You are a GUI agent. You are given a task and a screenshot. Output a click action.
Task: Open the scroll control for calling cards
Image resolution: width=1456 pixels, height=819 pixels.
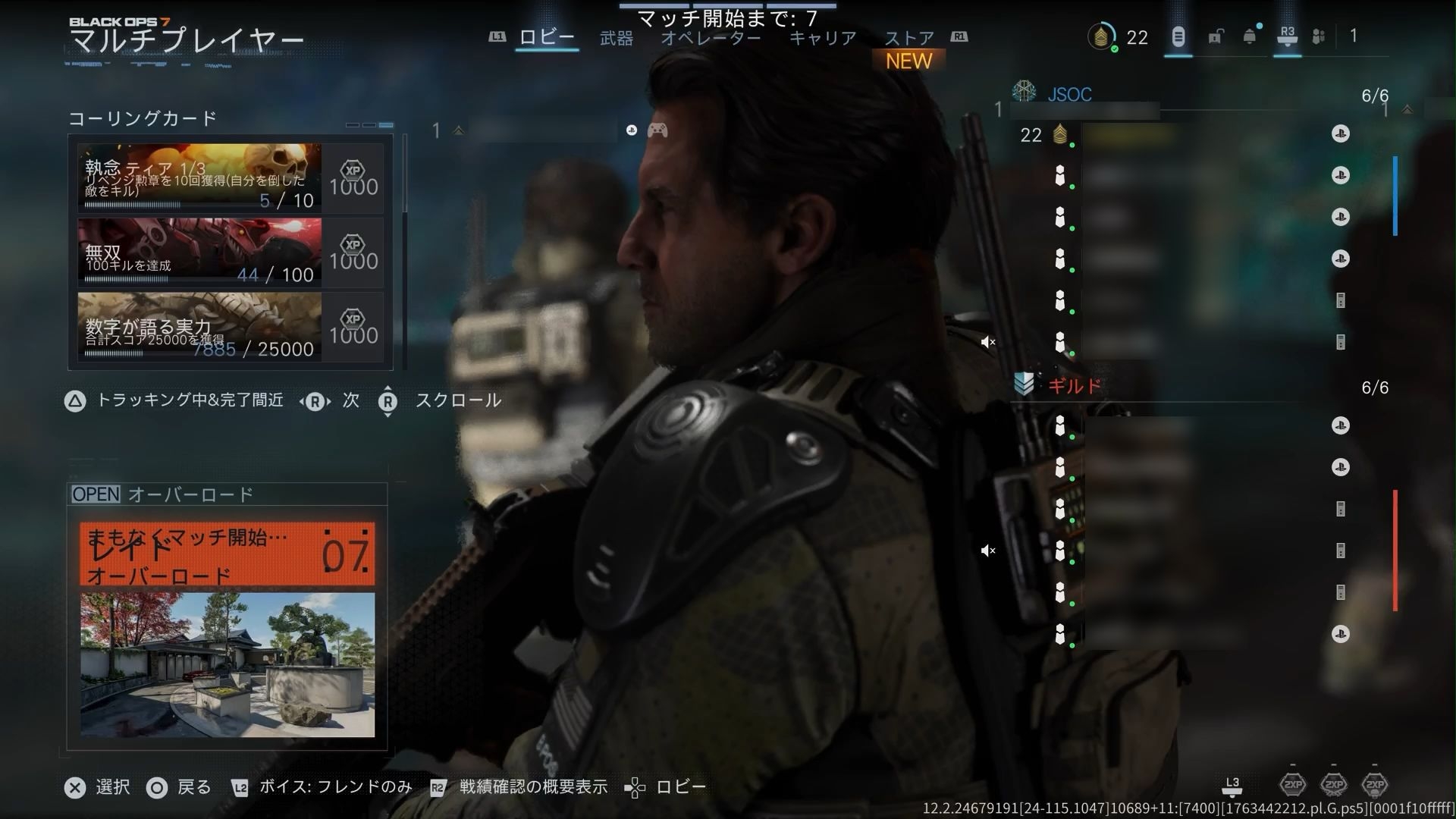coord(388,403)
